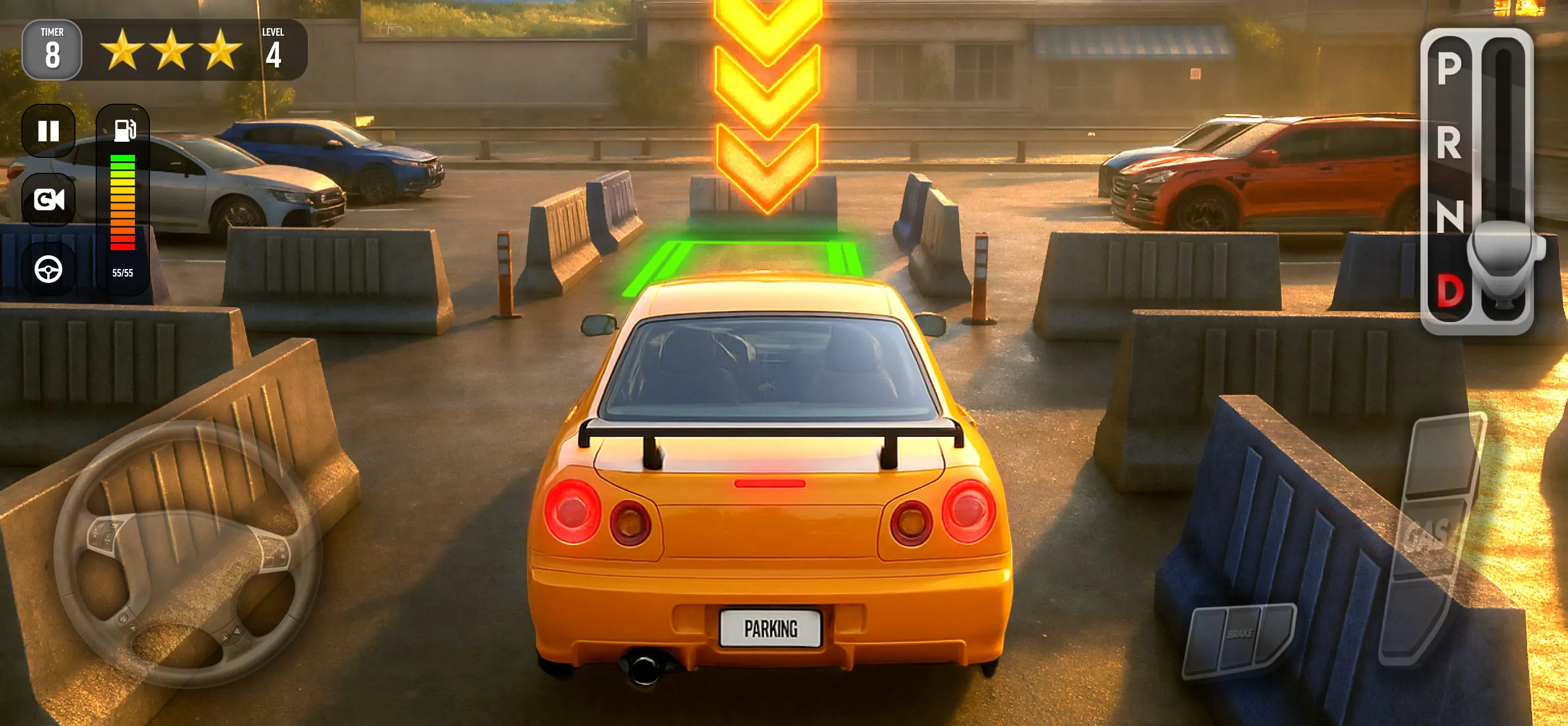Click the PARKING license plate
This screenshot has height=726, width=1568.
(x=771, y=630)
